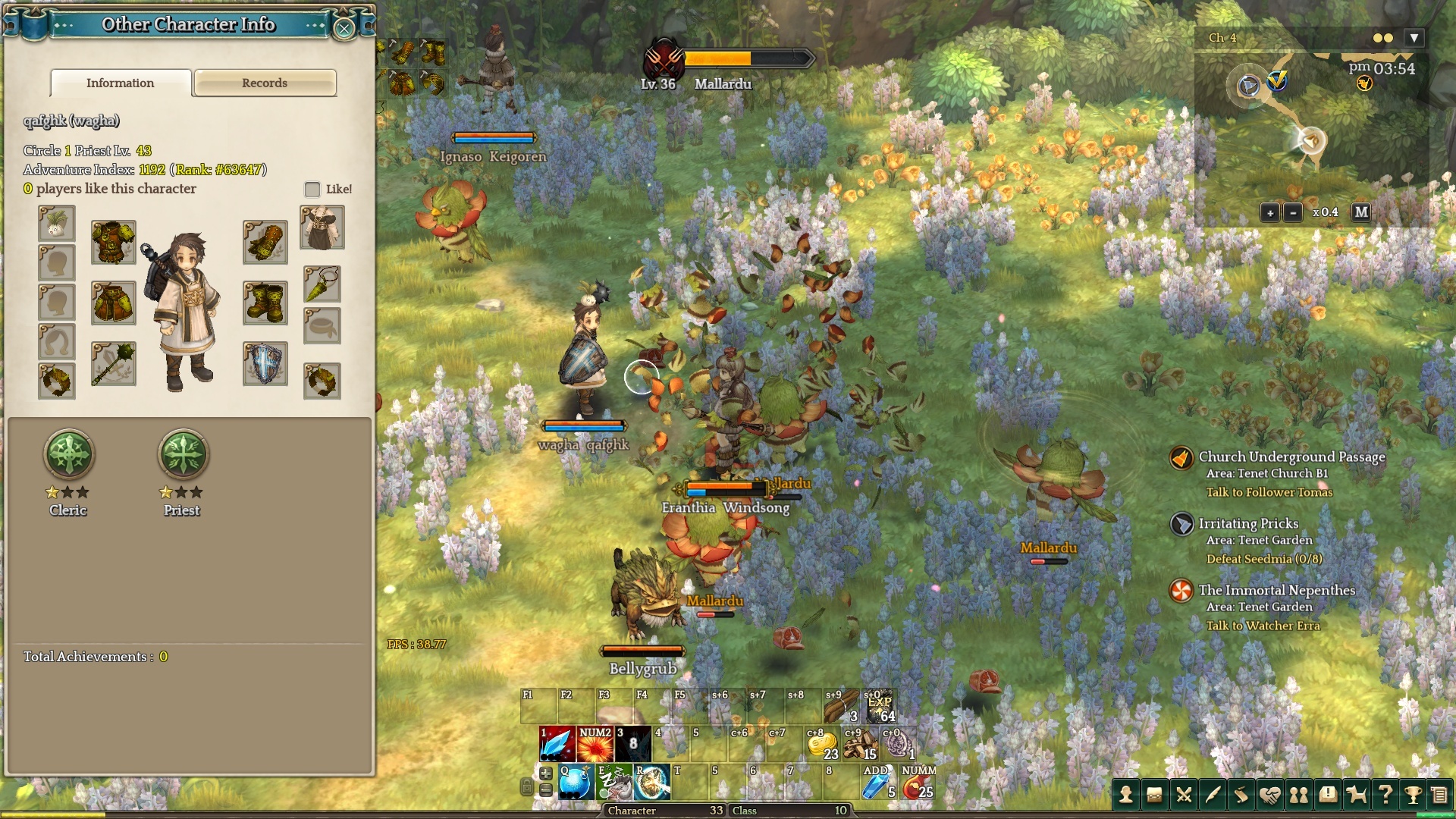Inspect the equipped mace weapon slot
1456x819 pixels.
click(114, 364)
